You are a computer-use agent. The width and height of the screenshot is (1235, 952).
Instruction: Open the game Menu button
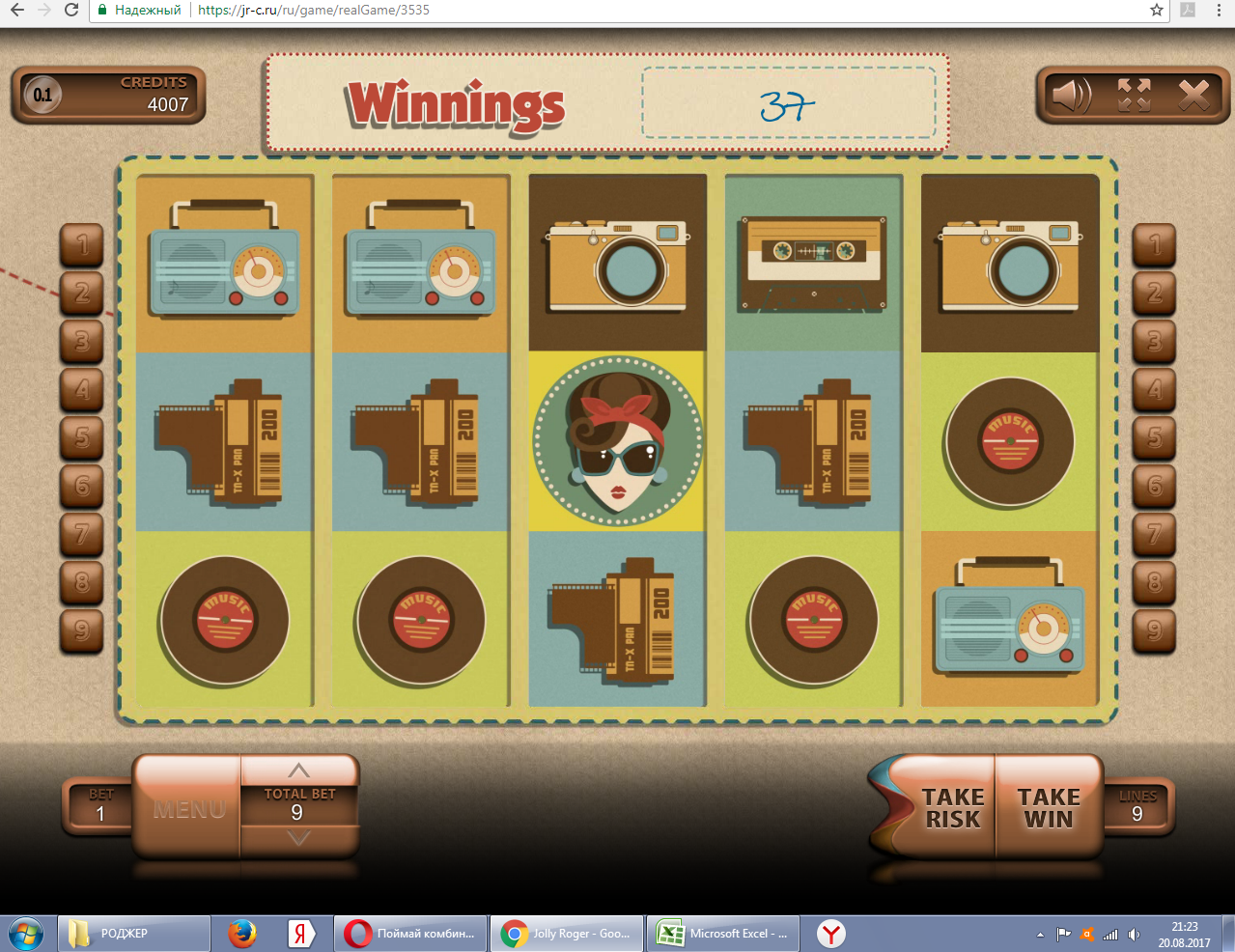(188, 808)
